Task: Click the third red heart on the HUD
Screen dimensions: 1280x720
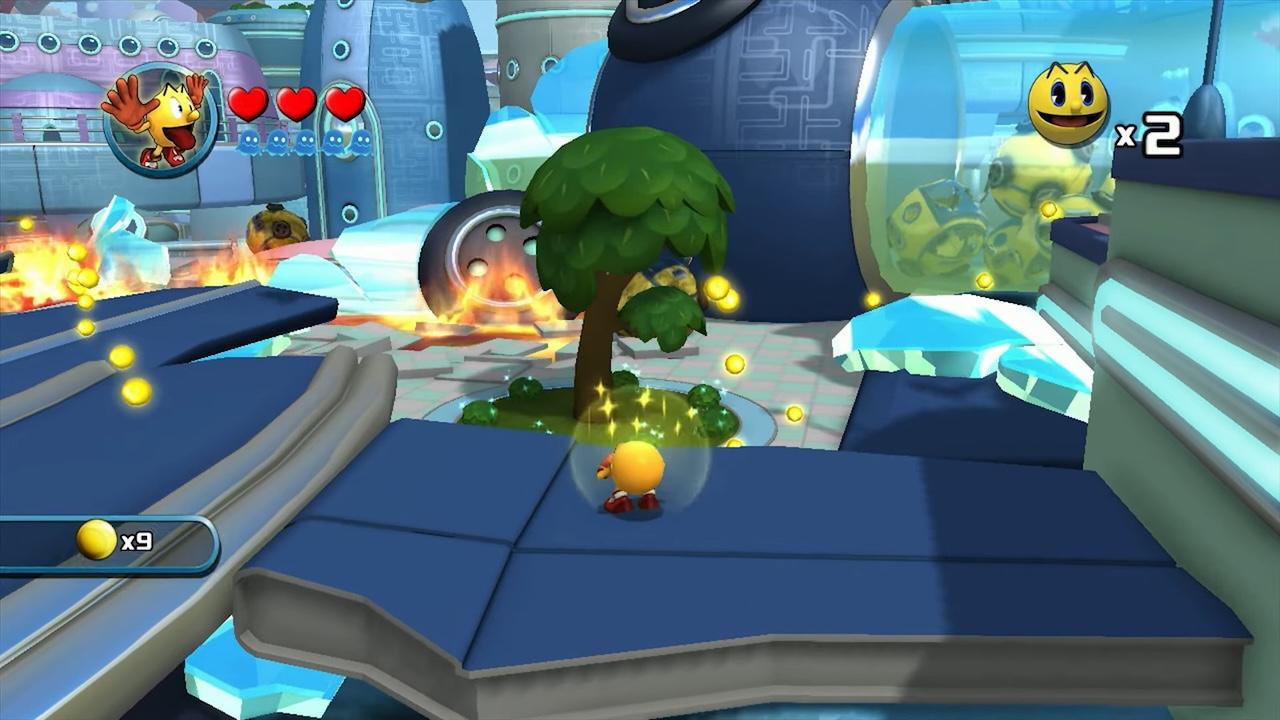Action: click(344, 103)
